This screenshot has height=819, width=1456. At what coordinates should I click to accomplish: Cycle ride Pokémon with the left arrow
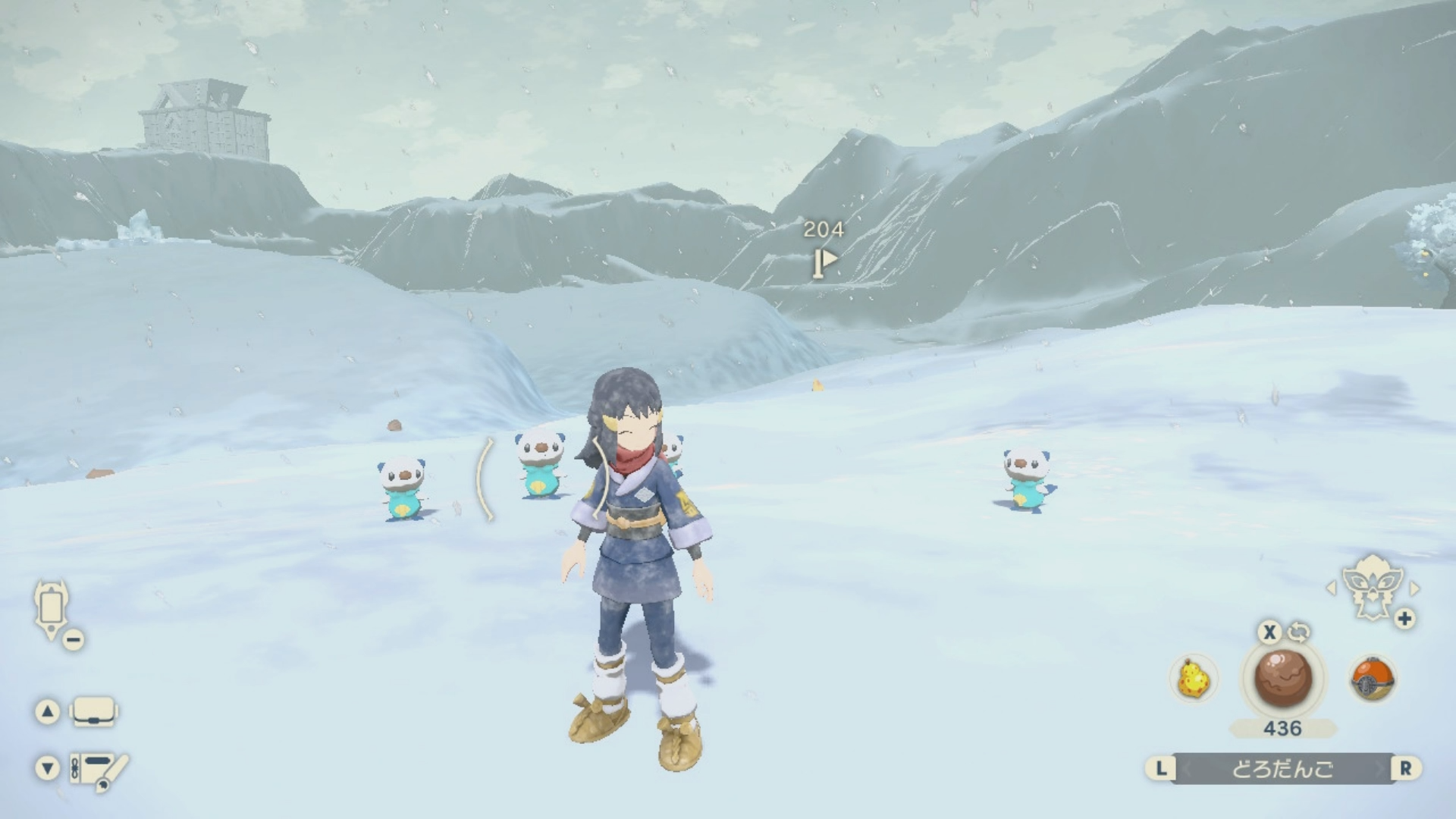click(1330, 588)
